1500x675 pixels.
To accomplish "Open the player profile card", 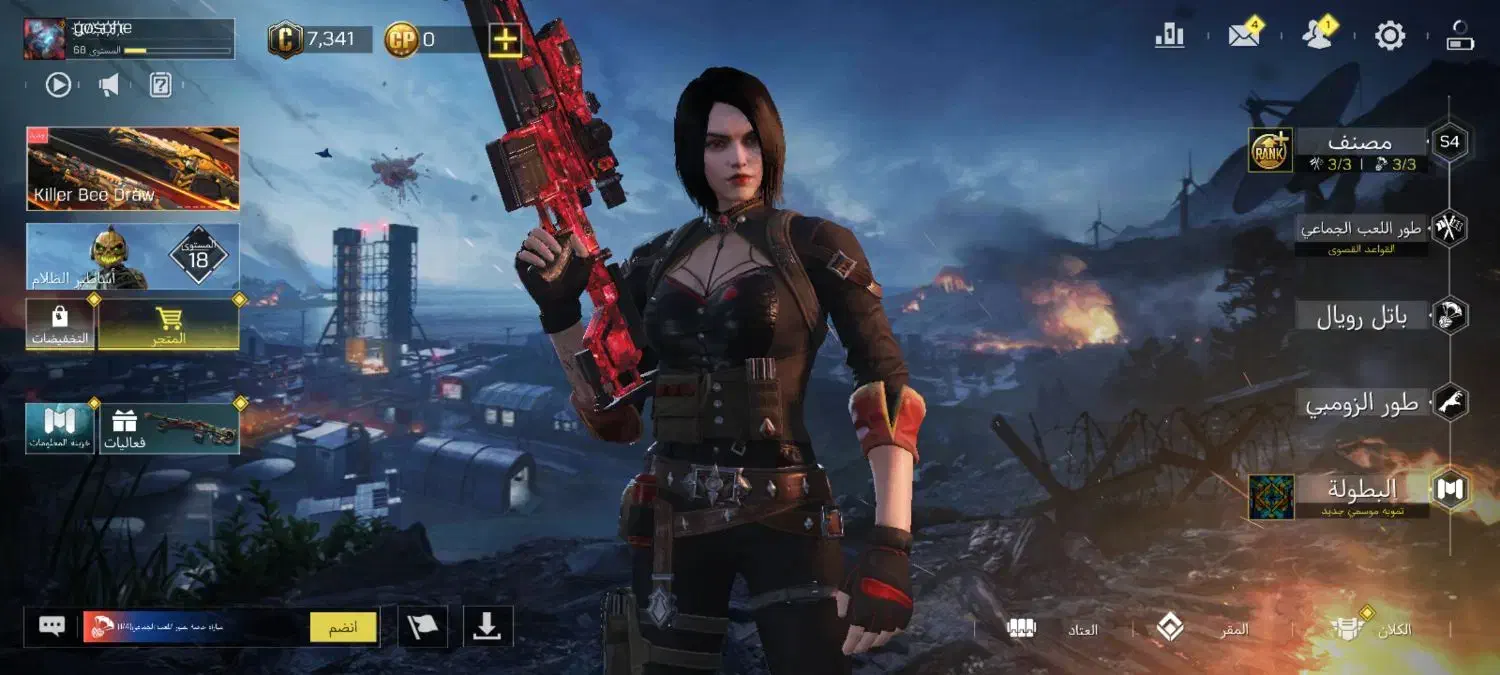I will pos(128,38).
